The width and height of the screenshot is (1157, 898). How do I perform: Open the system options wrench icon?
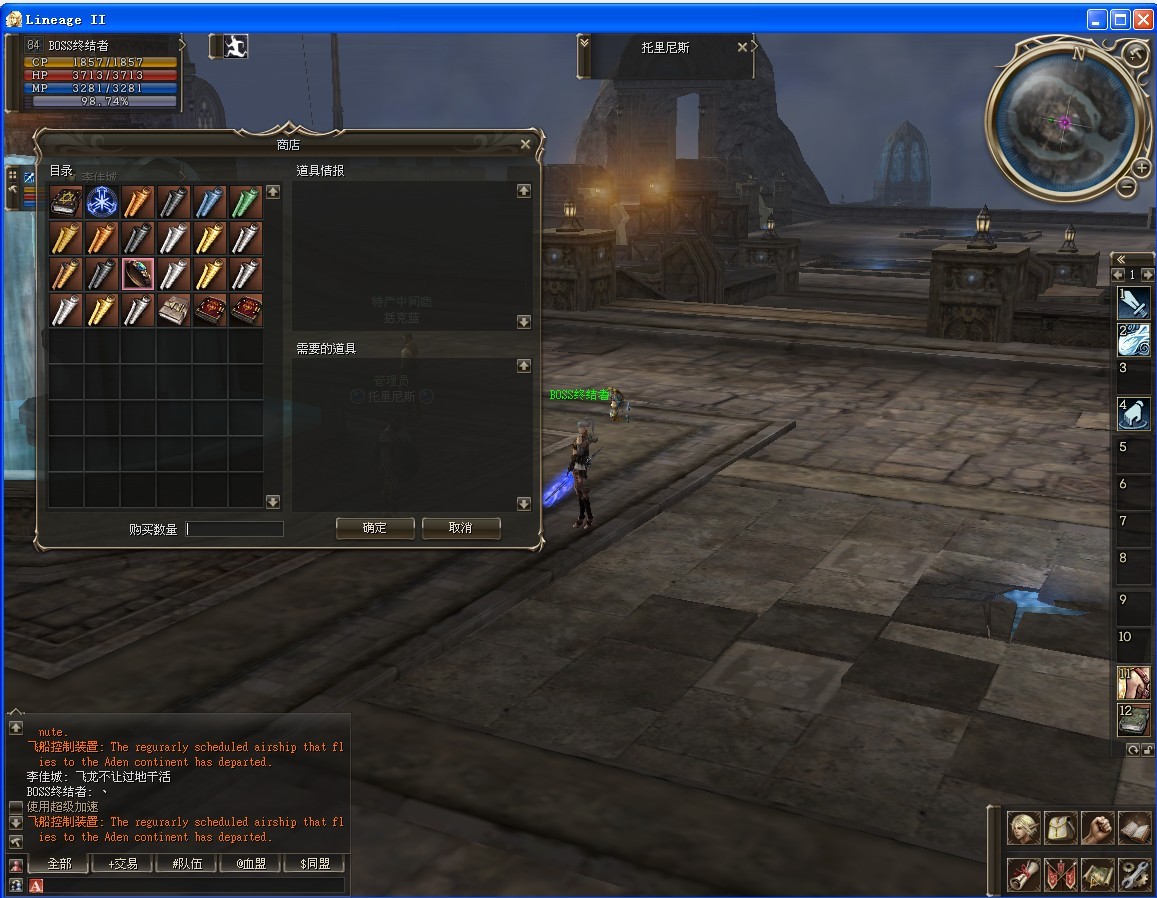(x=1134, y=874)
